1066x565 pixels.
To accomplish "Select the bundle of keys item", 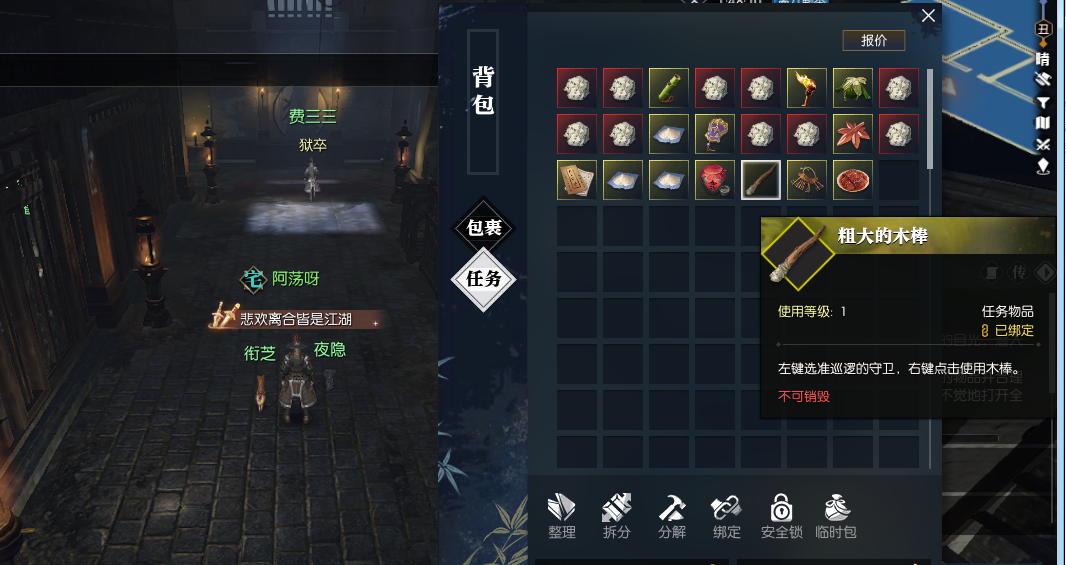I will [x=807, y=180].
